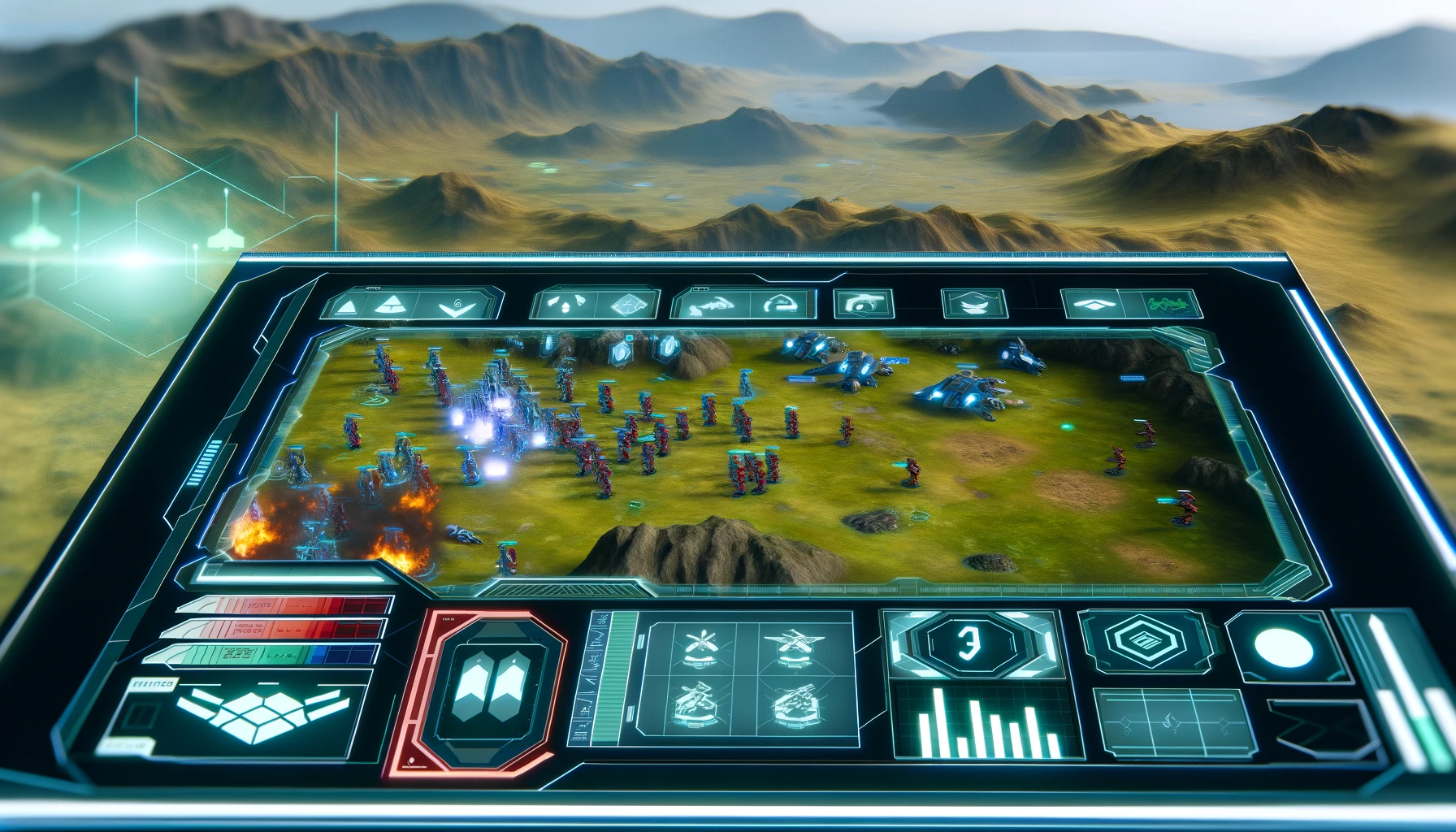Select the three-column grid panel with diamonds
Image resolution: width=1456 pixels, height=832 pixels.
click(x=1170, y=721)
